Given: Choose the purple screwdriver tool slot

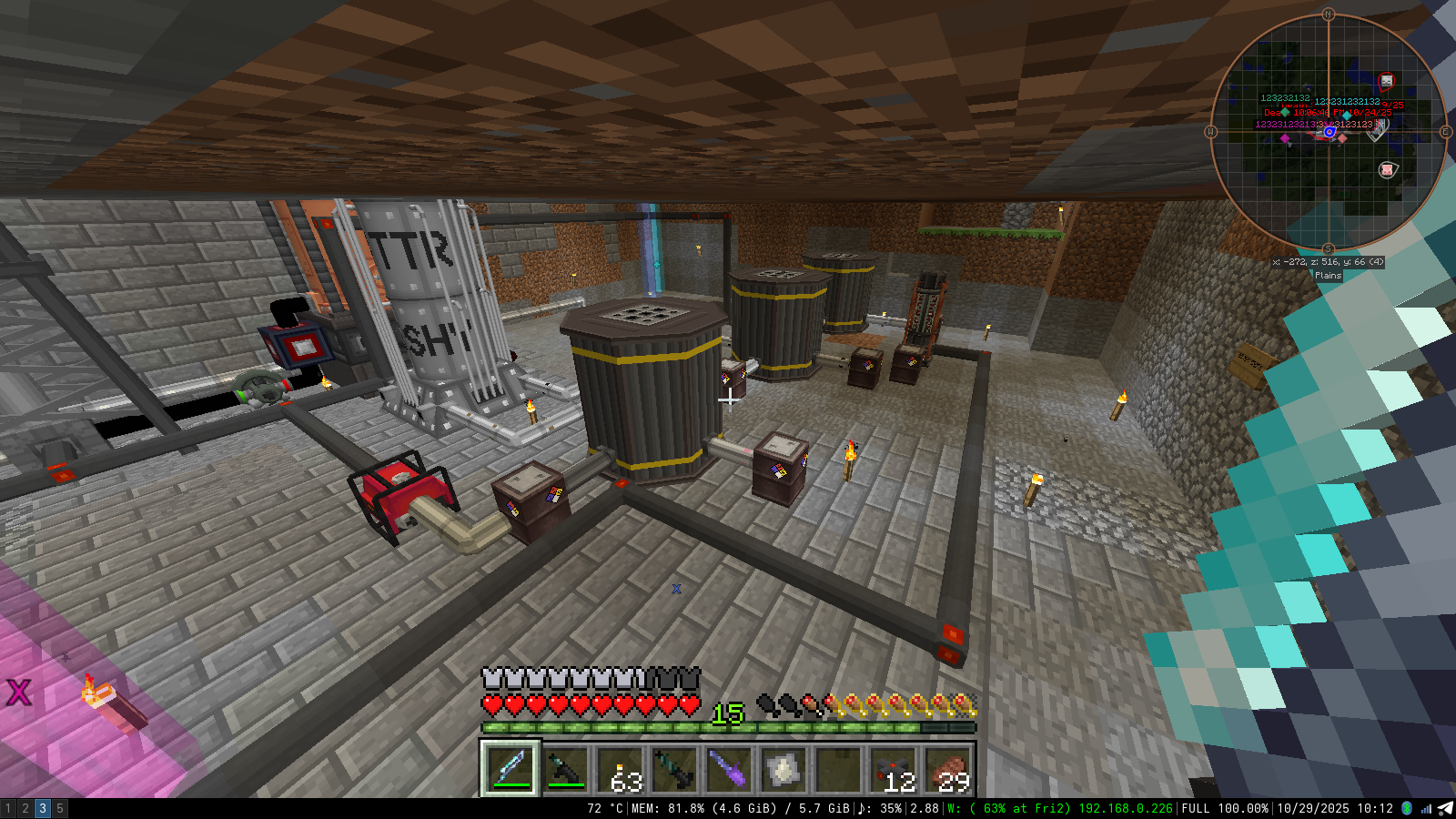Looking at the screenshot, I should coord(729,770).
